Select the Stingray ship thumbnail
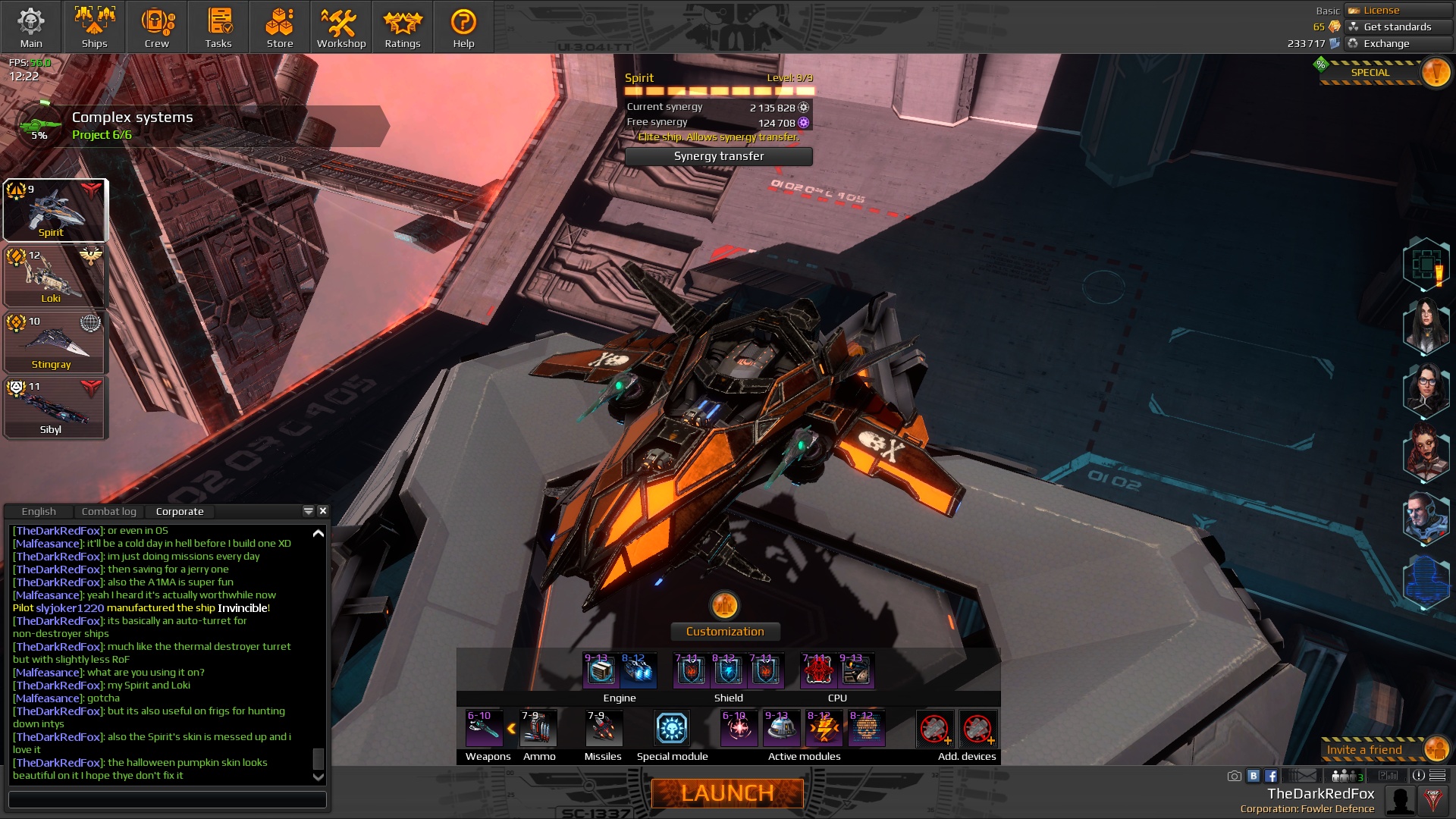Viewport: 1456px width, 819px height. [53, 342]
